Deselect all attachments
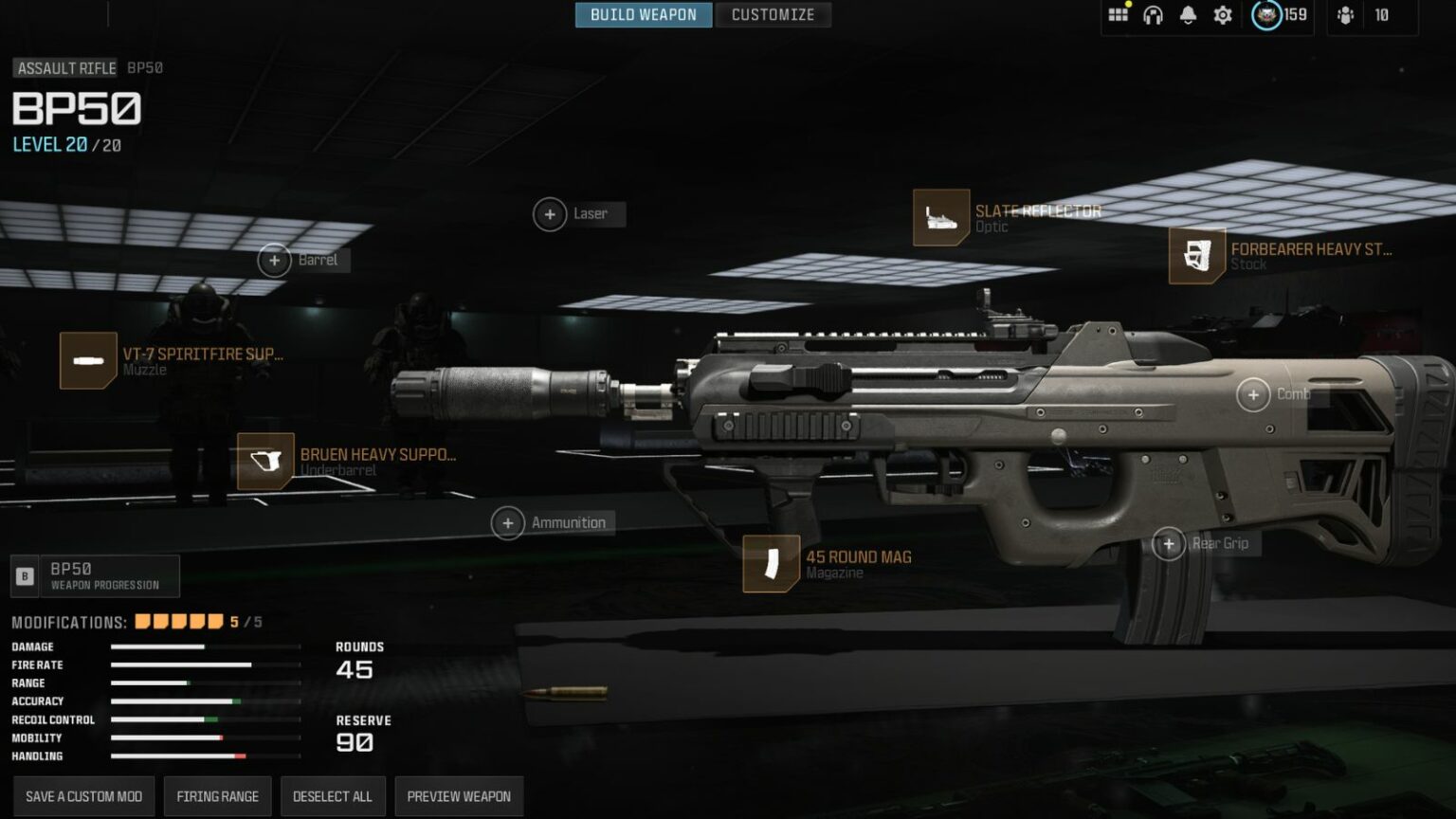The height and width of the screenshot is (819, 1456). (333, 796)
